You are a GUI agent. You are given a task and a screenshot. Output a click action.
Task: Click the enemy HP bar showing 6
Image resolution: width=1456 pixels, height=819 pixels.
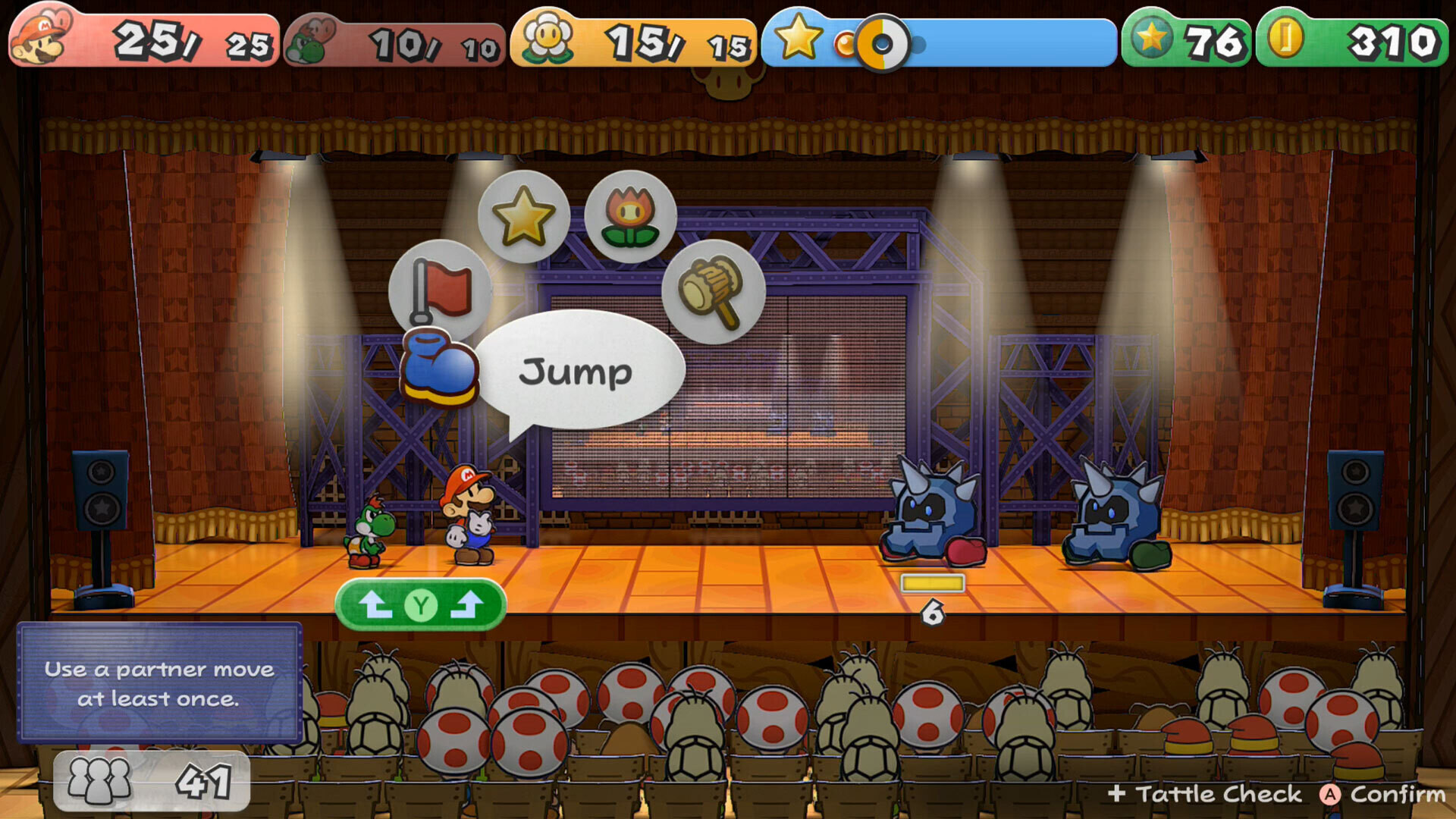pos(934,583)
